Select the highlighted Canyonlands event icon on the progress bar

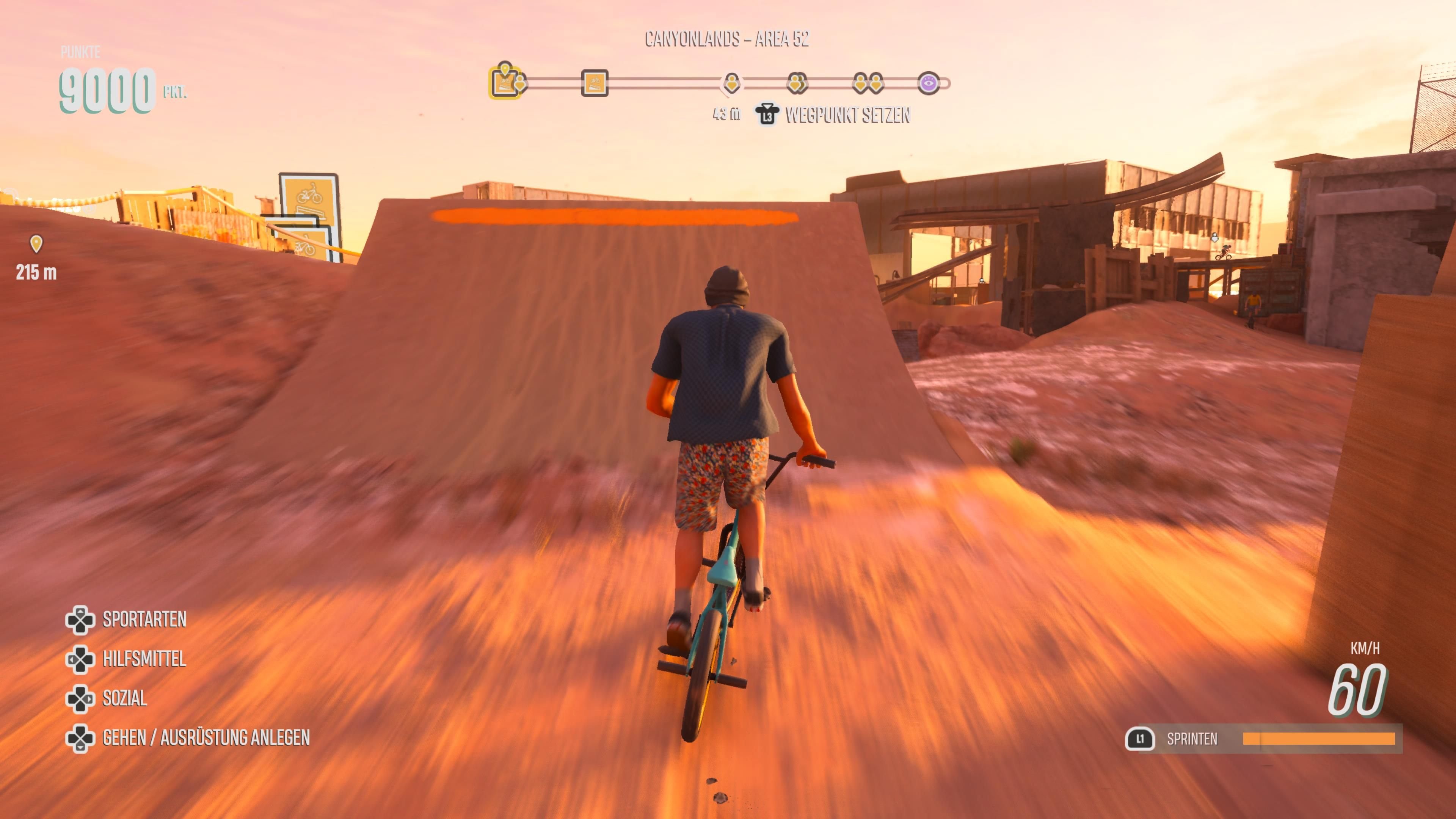[x=505, y=82]
